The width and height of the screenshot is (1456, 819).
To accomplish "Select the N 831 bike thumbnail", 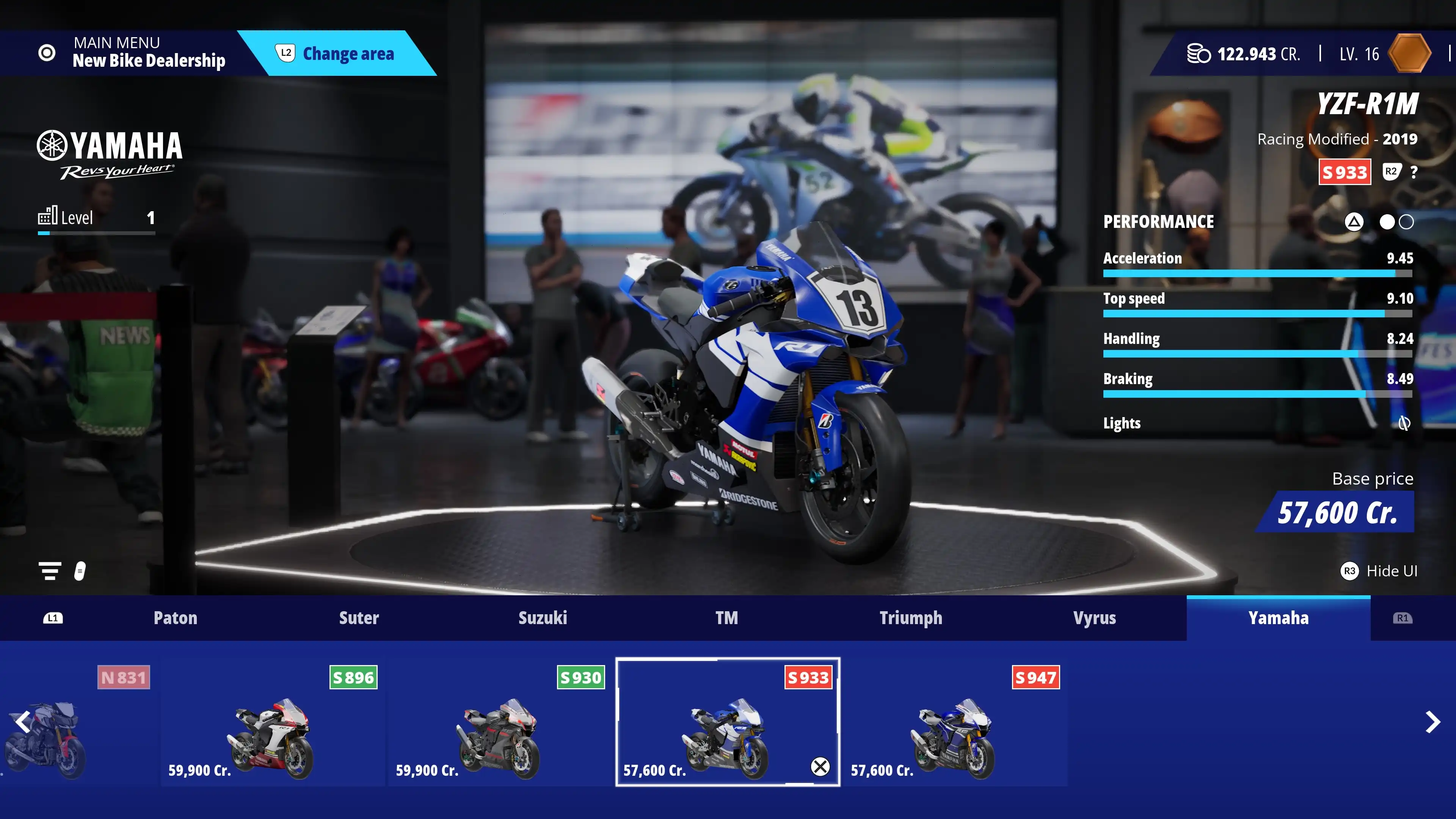I will click(76, 723).
